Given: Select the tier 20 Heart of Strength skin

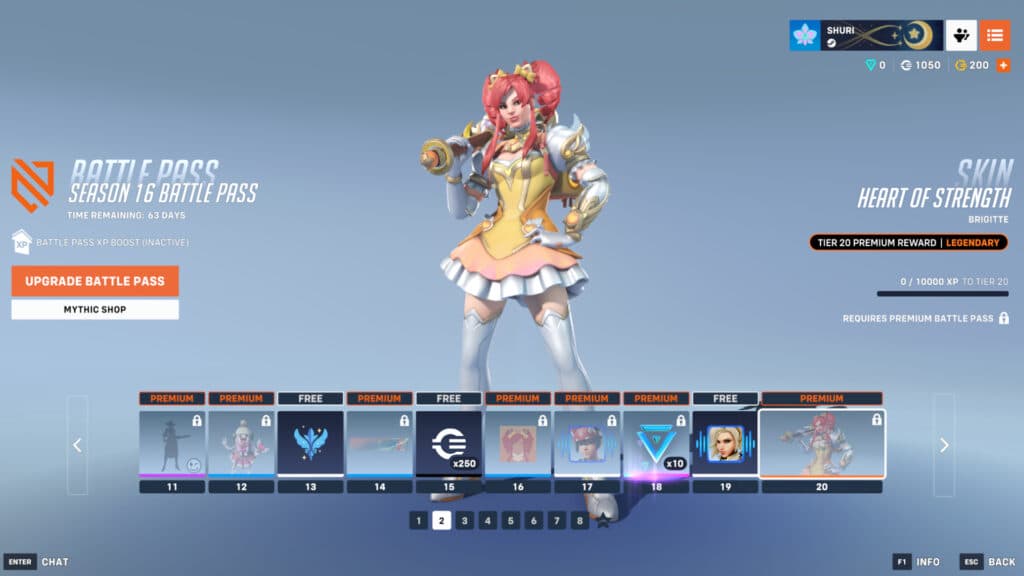Looking at the screenshot, I should (x=821, y=443).
